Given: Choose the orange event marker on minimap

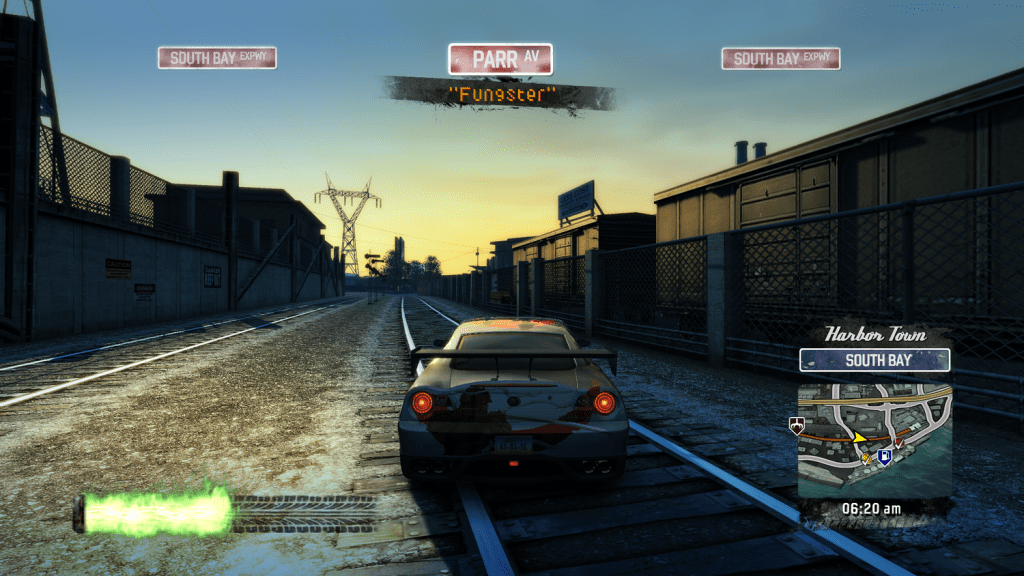Looking at the screenshot, I should 866,457.
